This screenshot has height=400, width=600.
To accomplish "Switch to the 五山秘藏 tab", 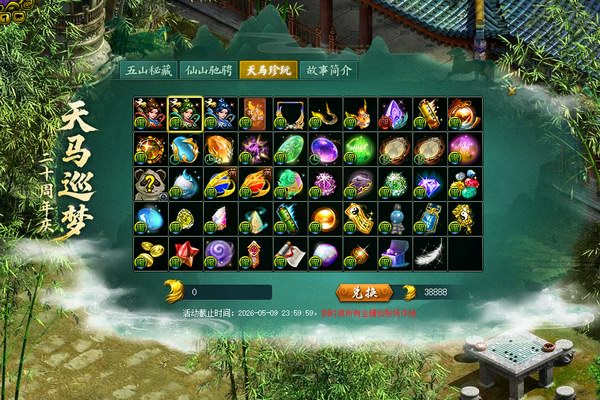I will click(x=147, y=71).
